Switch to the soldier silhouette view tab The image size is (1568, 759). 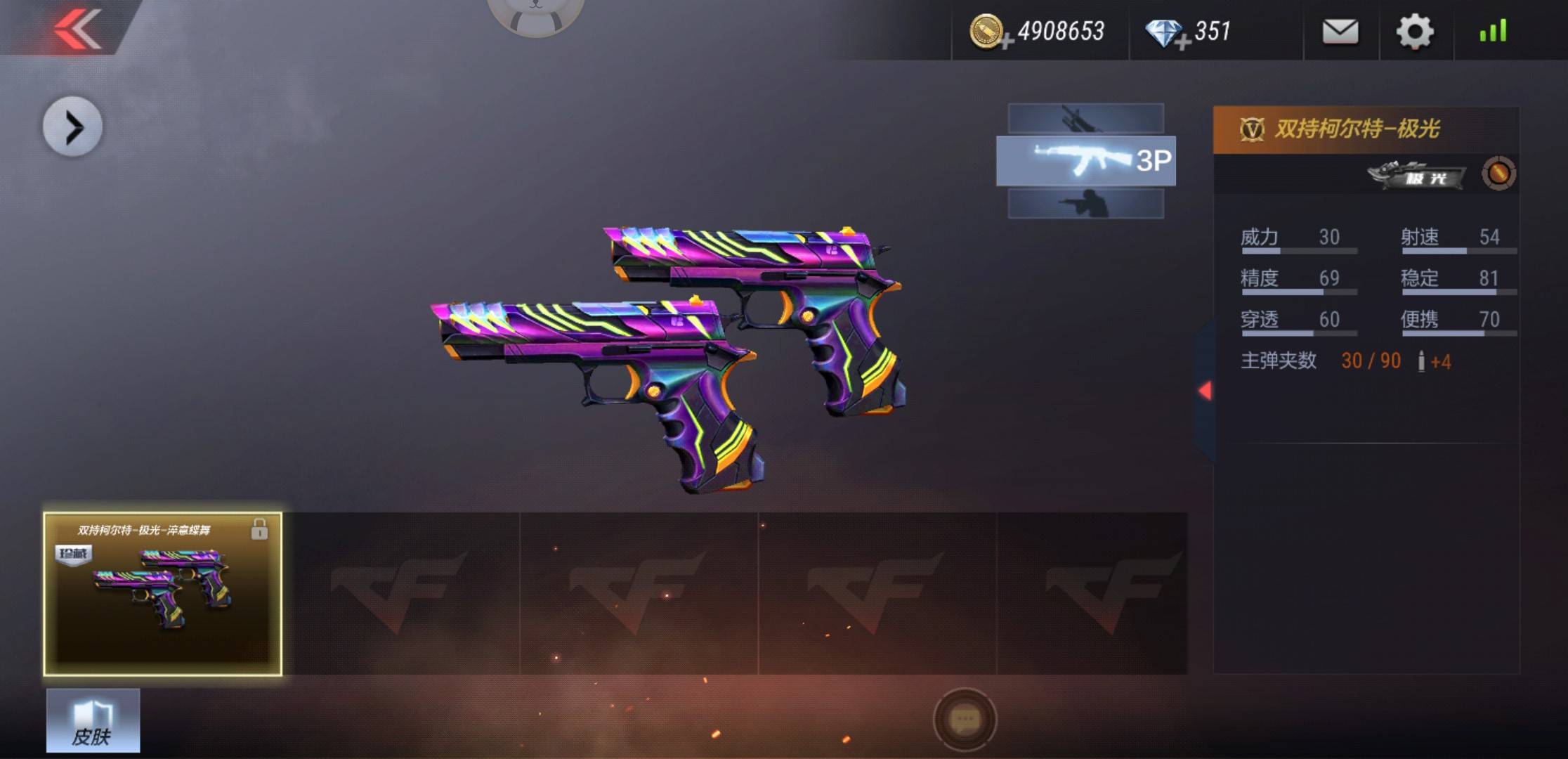coord(1085,204)
